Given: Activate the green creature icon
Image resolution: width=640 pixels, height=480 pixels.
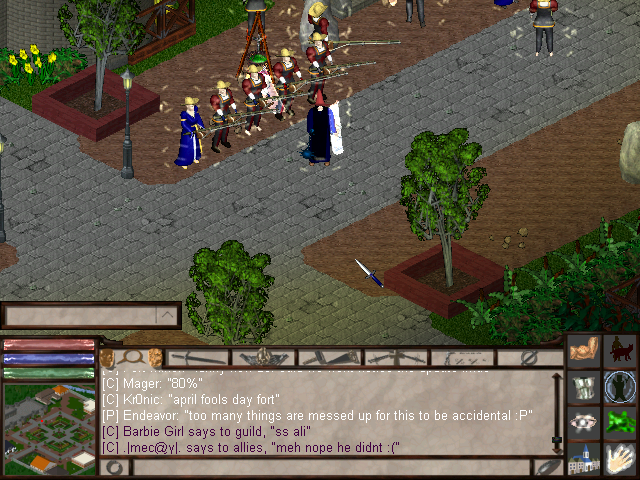Looking at the screenshot, I should click(x=621, y=422).
